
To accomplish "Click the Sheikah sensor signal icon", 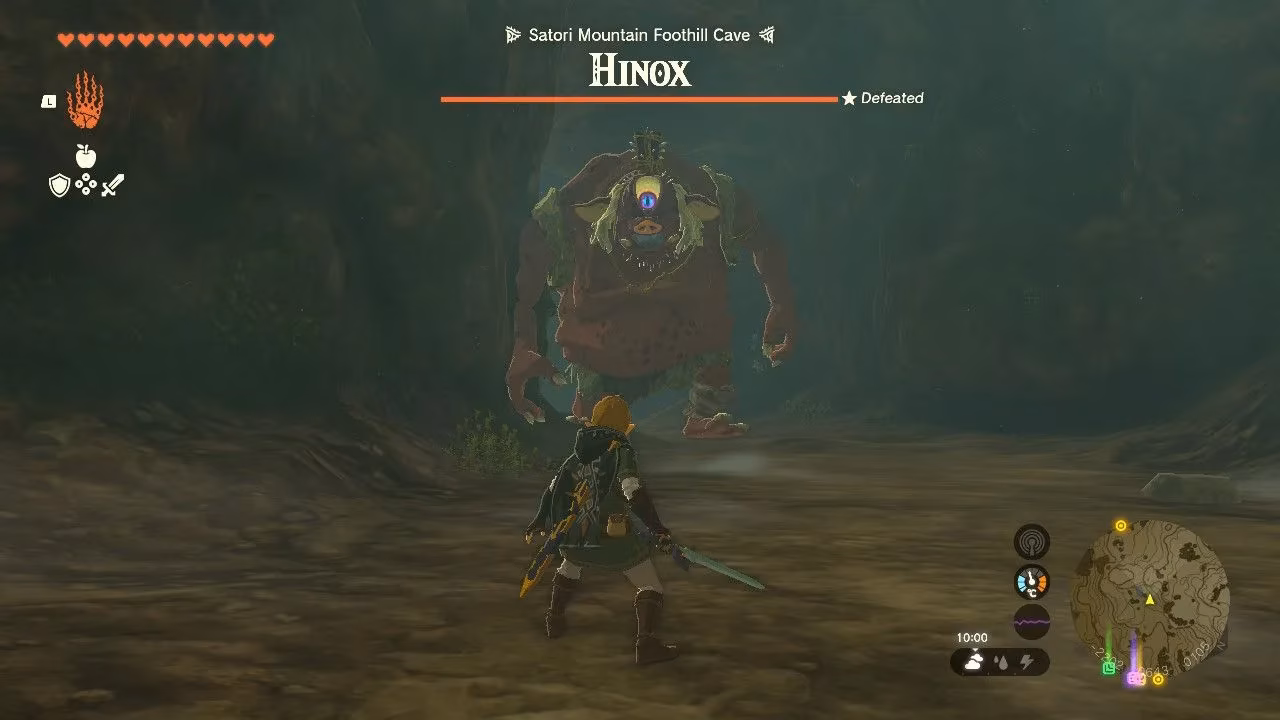I will [x=1032, y=542].
